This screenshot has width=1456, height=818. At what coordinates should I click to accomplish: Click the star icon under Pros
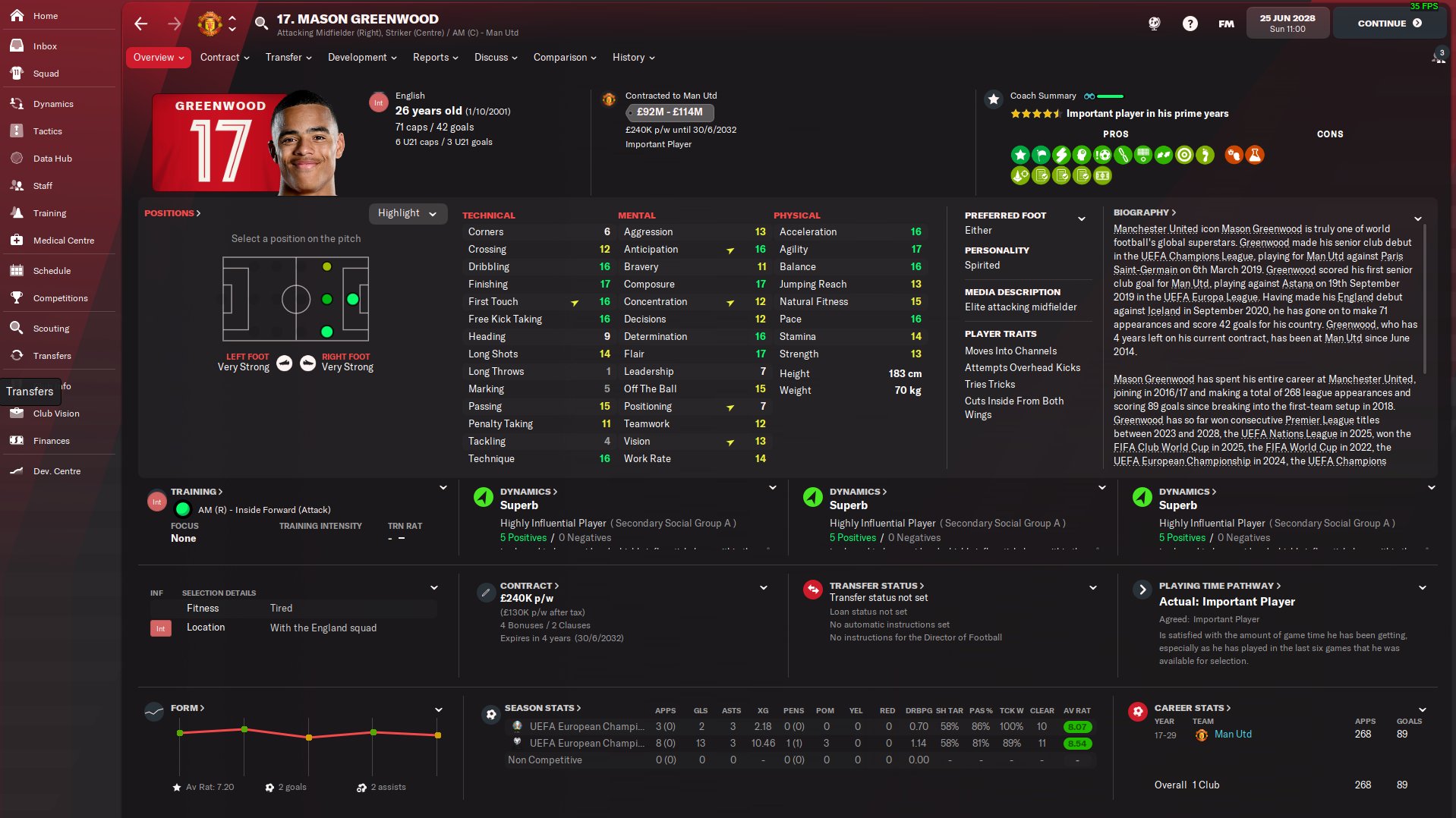[1020, 155]
